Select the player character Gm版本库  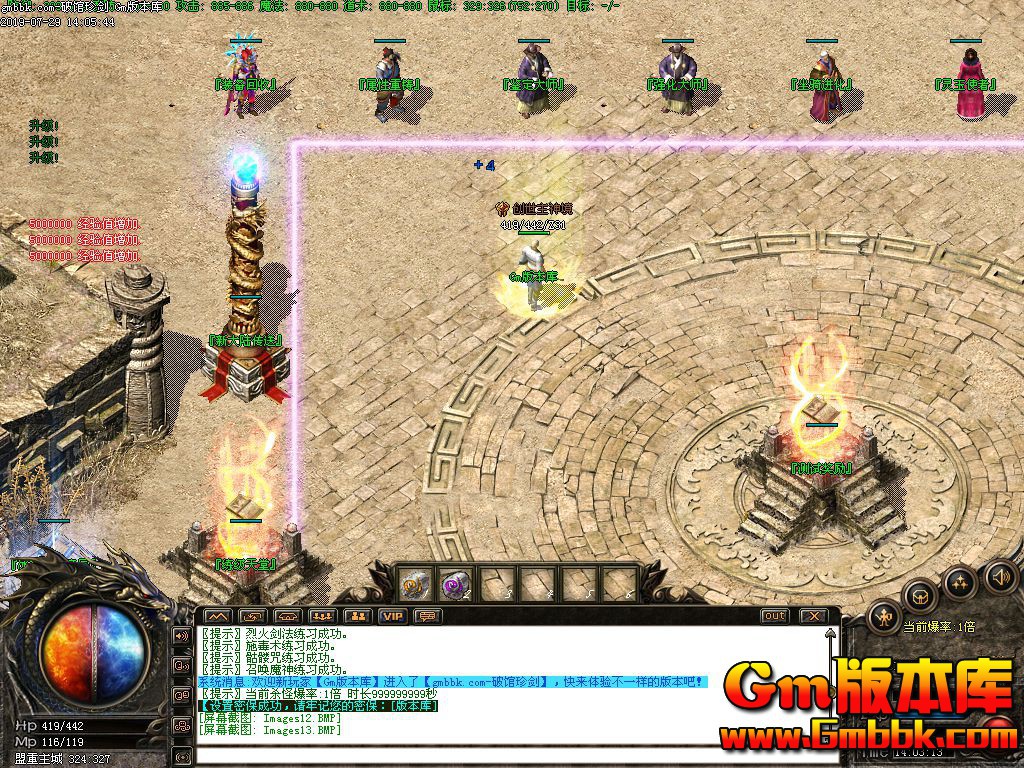[537, 290]
